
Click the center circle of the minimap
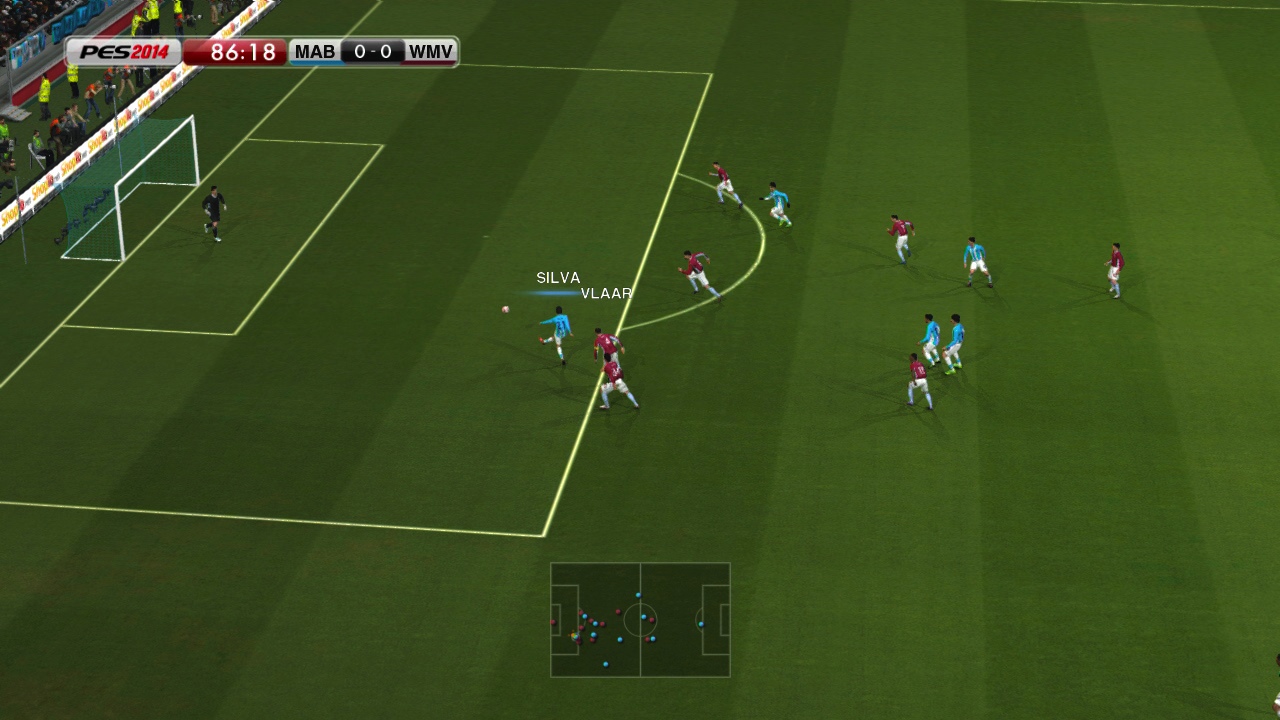[x=640, y=620]
